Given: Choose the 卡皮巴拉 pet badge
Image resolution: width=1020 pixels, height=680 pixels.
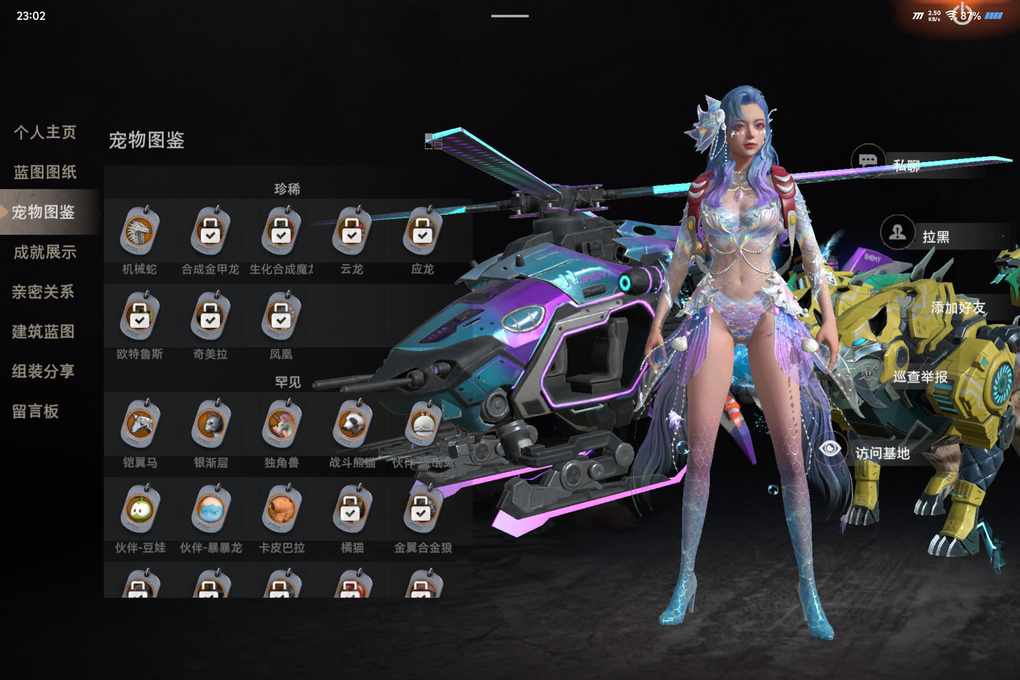Looking at the screenshot, I should (x=281, y=509).
